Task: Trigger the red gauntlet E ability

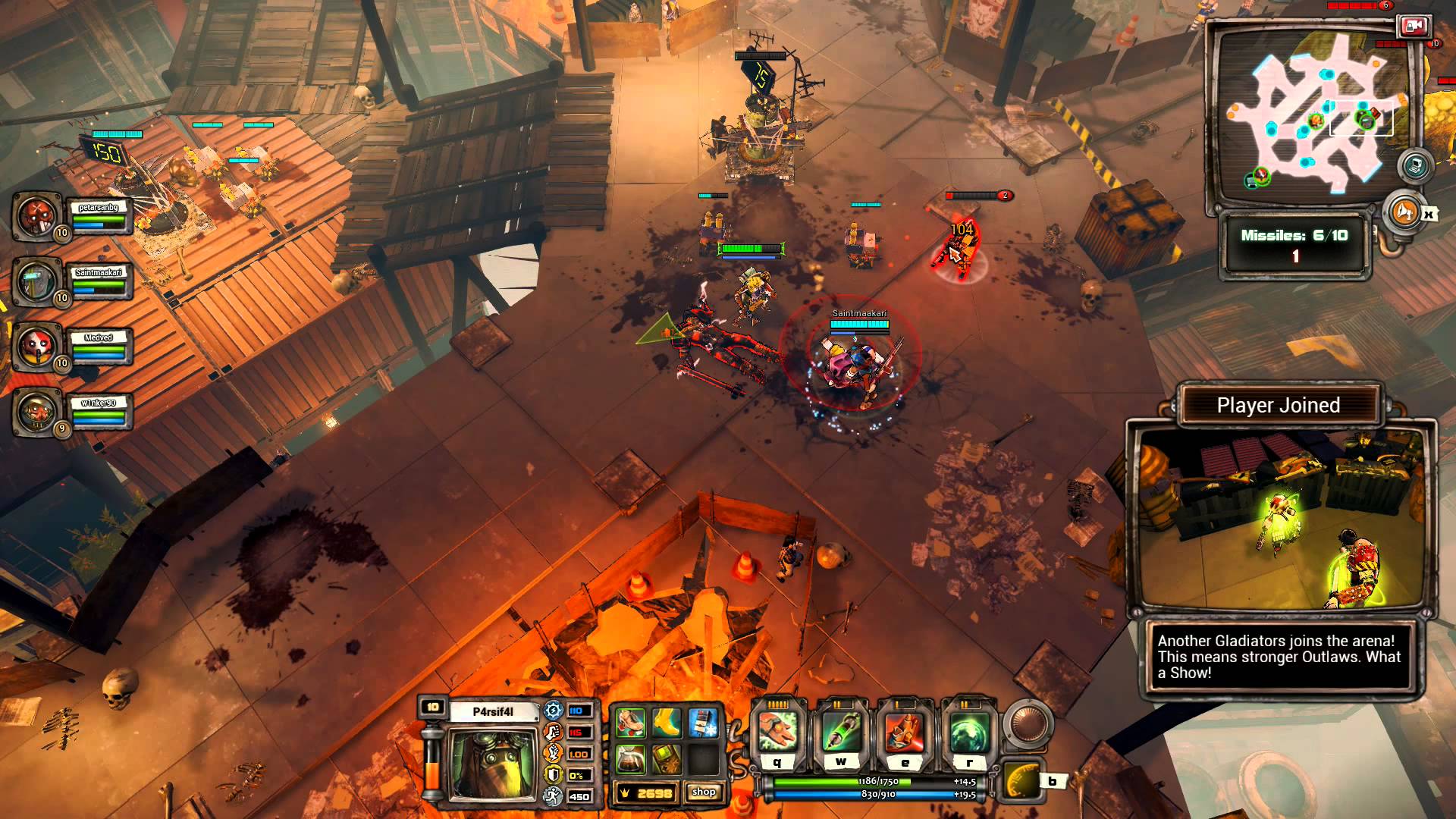Action: tap(905, 732)
